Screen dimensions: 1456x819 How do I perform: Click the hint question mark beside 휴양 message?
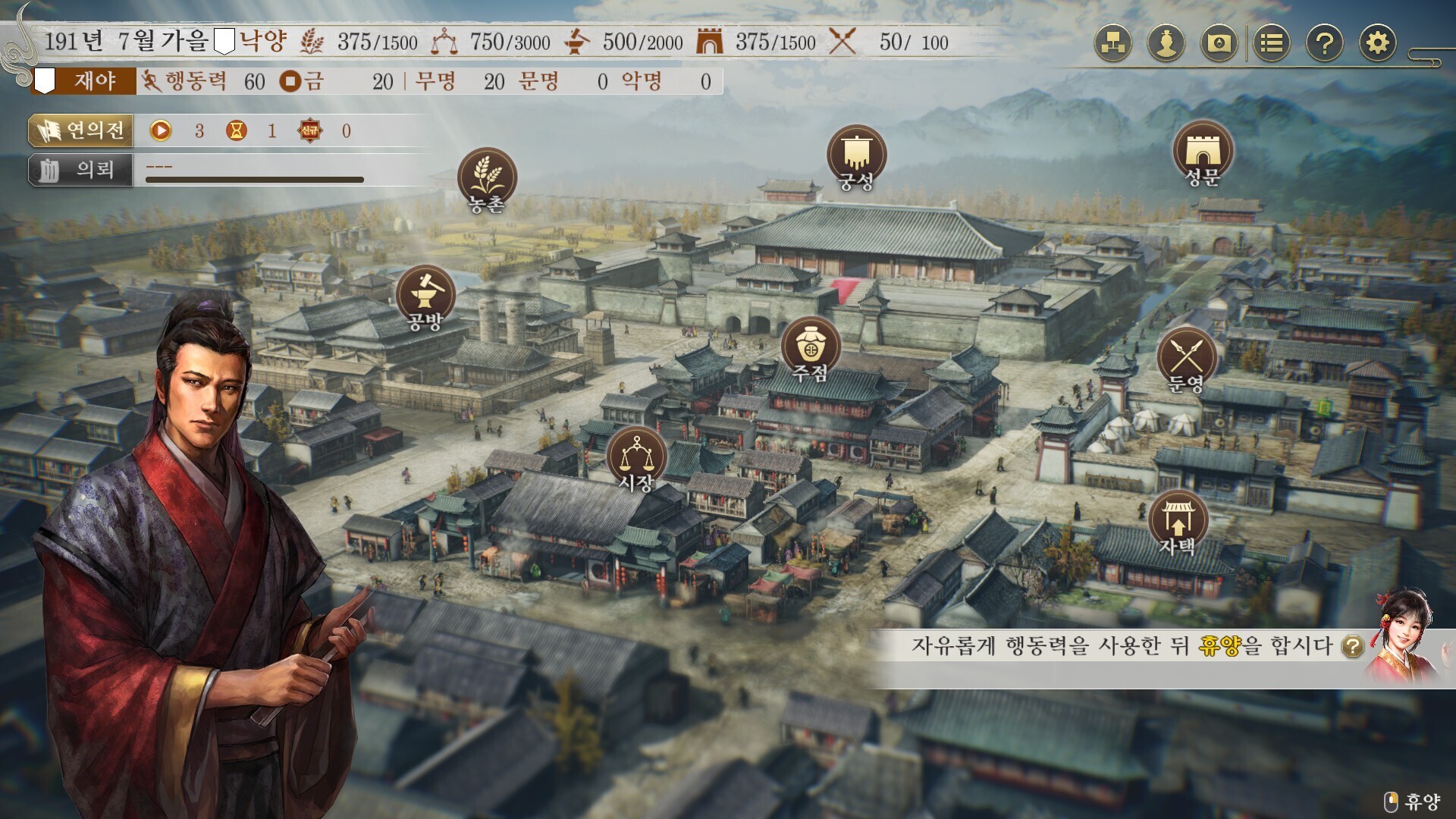click(1353, 647)
